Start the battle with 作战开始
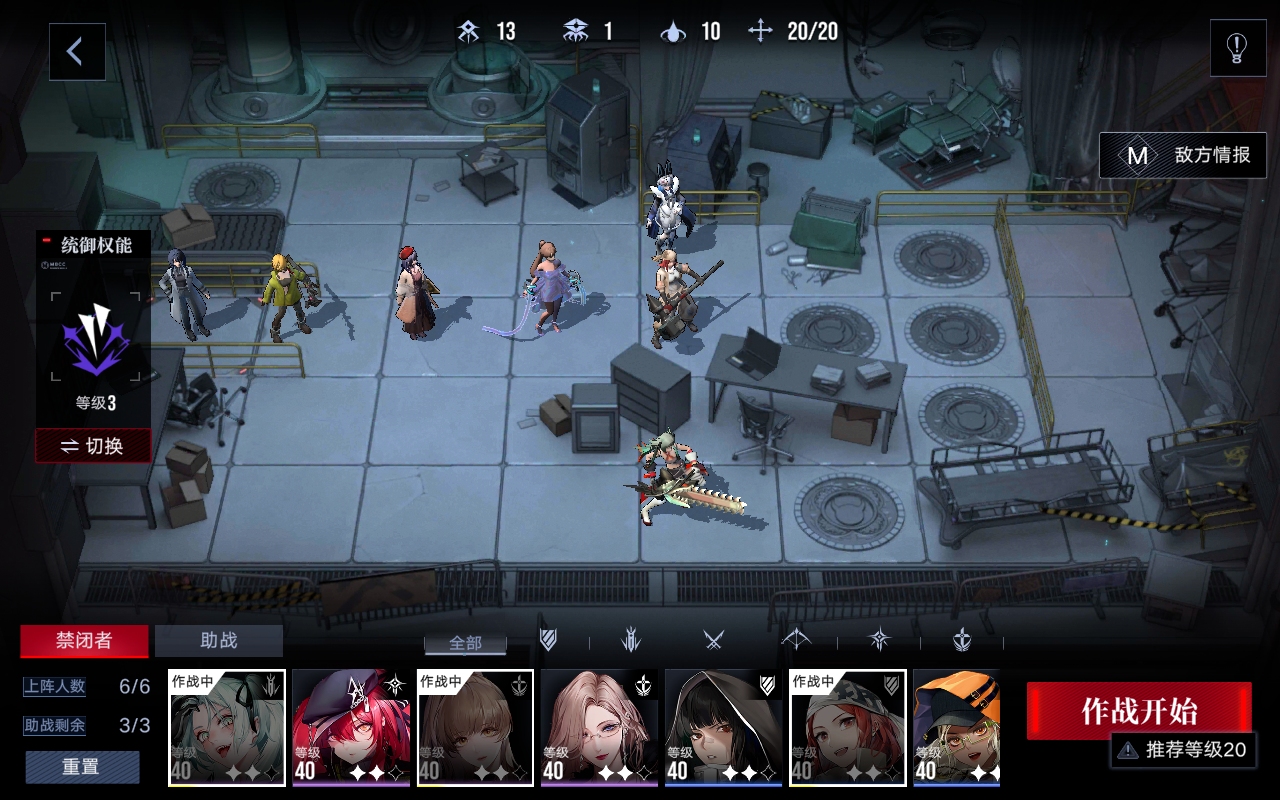This screenshot has height=800, width=1280. pos(1138,711)
